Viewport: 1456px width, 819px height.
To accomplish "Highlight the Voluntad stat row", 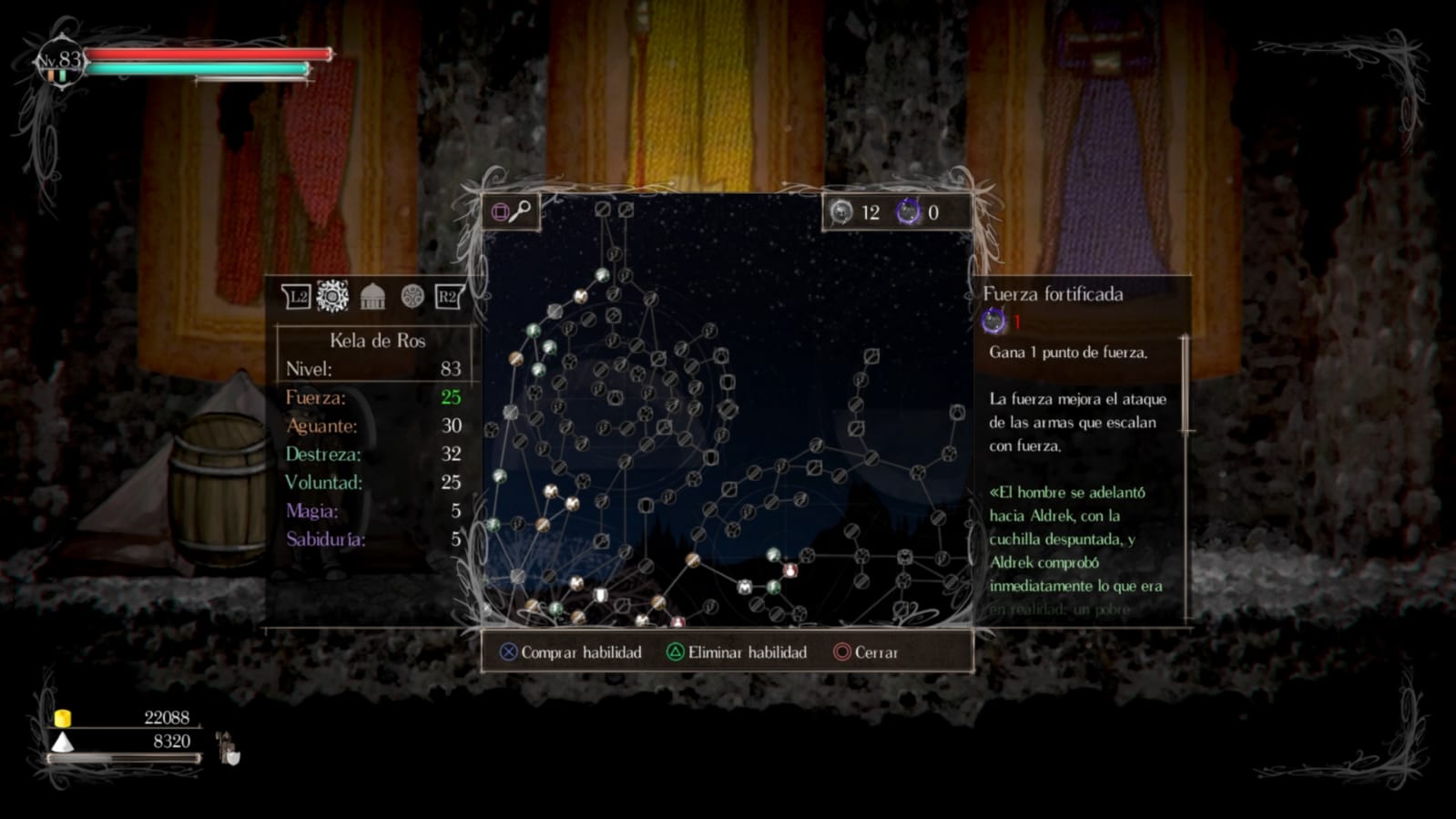I will tap(373, 482).
